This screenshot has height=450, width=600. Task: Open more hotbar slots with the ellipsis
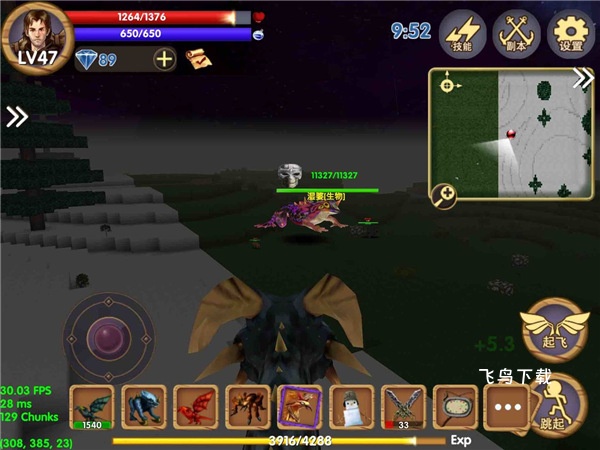pyautogui.click(x=506, y=407)
